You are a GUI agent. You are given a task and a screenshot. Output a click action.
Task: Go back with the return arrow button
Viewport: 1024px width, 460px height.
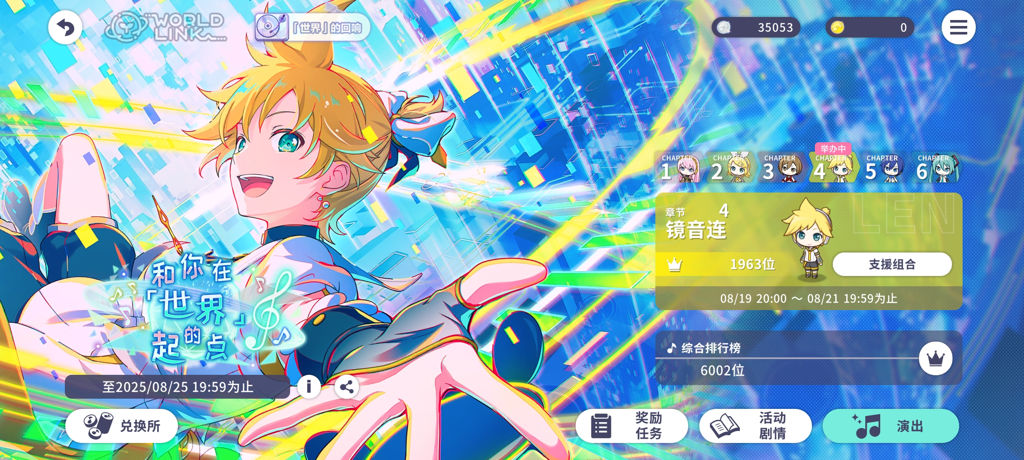[x=65, y=27]
